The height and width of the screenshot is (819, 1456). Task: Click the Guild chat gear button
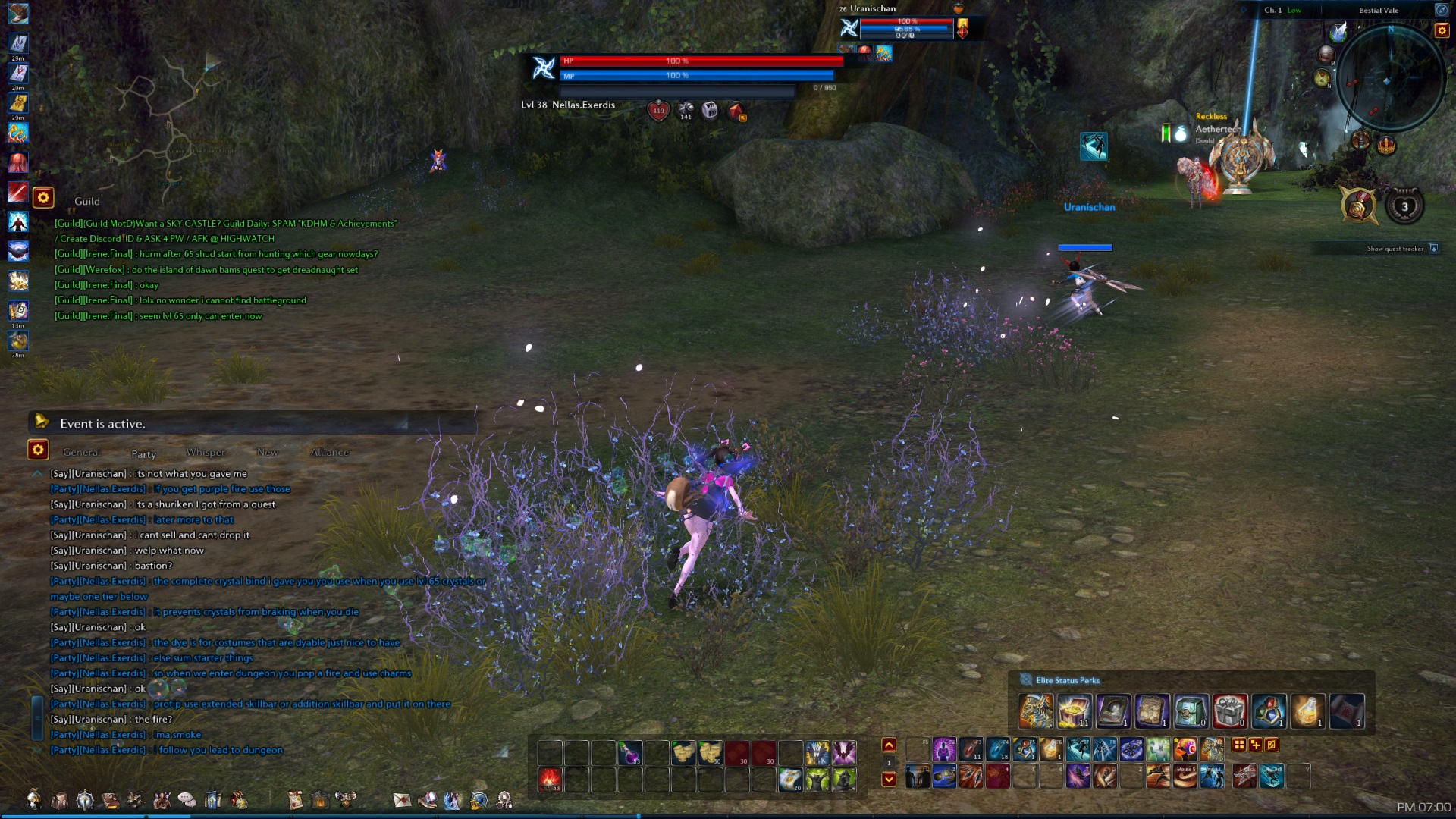click(x=43, y=199)
